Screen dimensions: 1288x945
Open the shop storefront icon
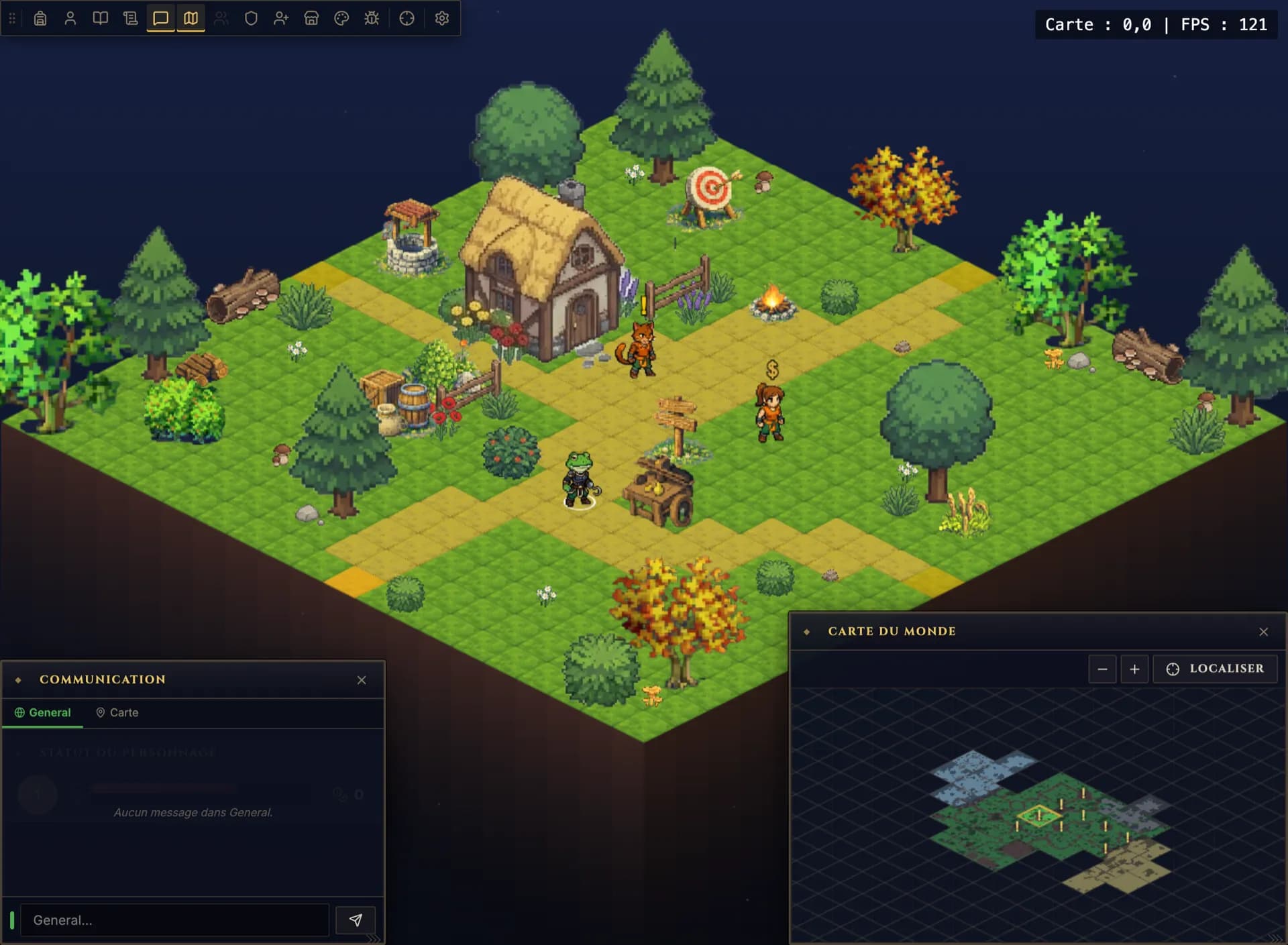coord(311,18)
